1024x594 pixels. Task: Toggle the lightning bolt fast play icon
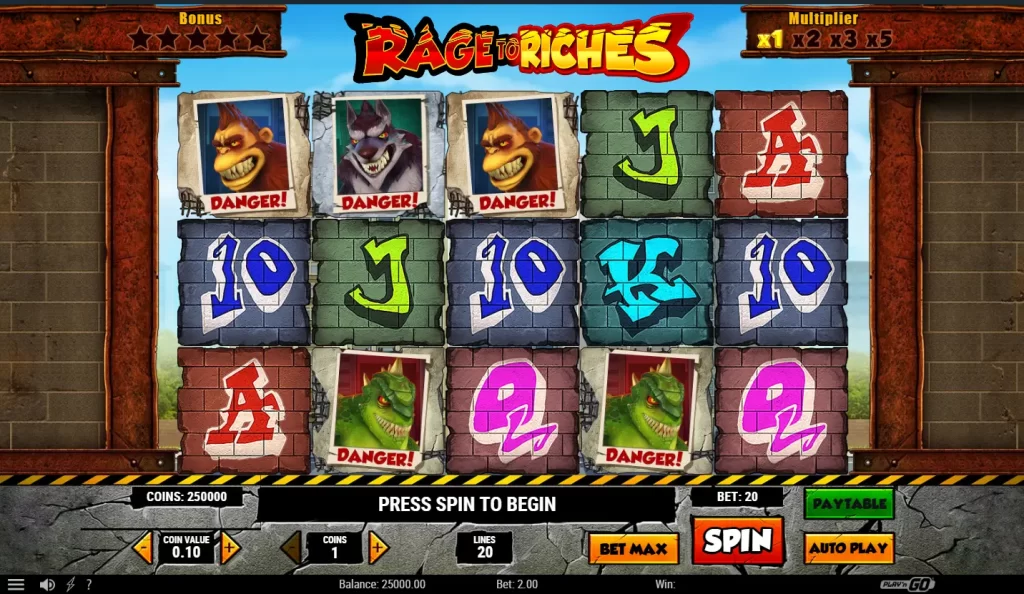70,584
